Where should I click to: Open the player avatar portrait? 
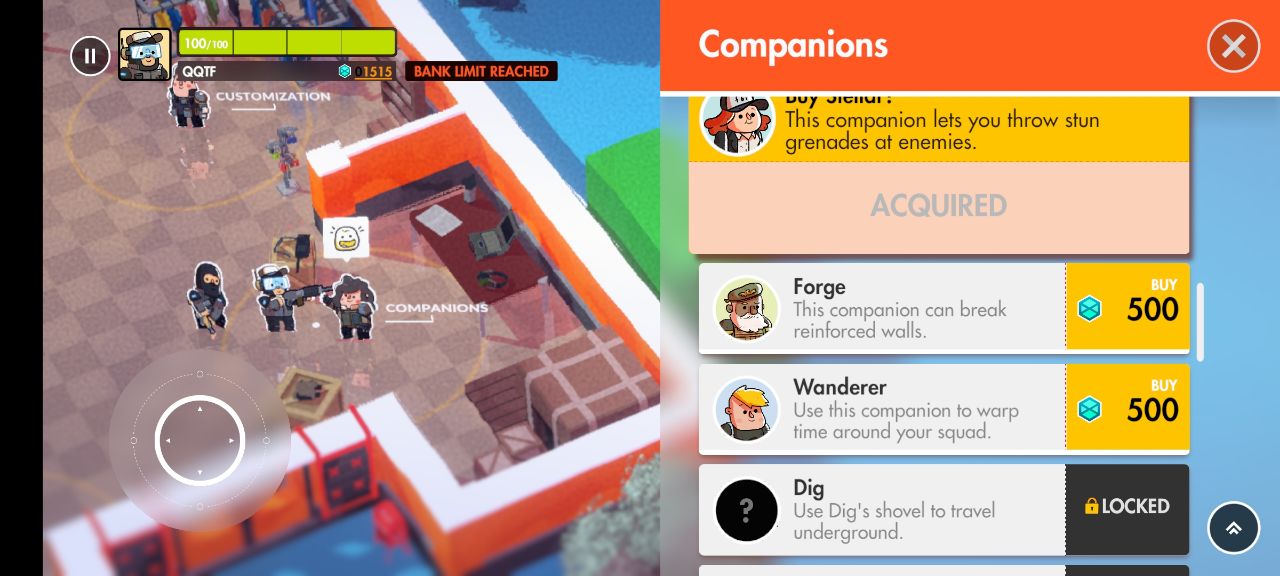point(144,54)
